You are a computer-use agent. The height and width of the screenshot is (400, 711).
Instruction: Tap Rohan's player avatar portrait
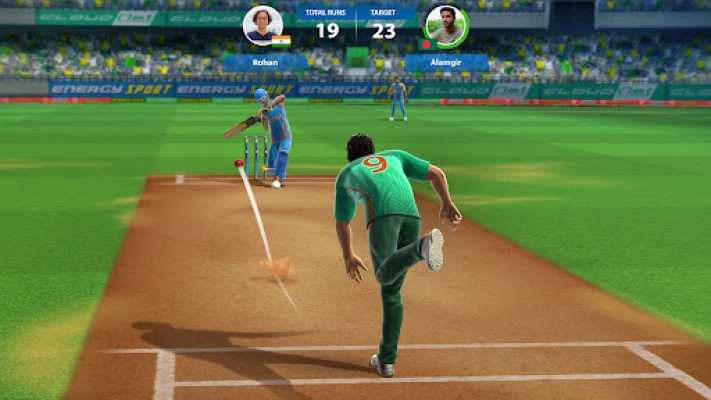pos(262,25)
